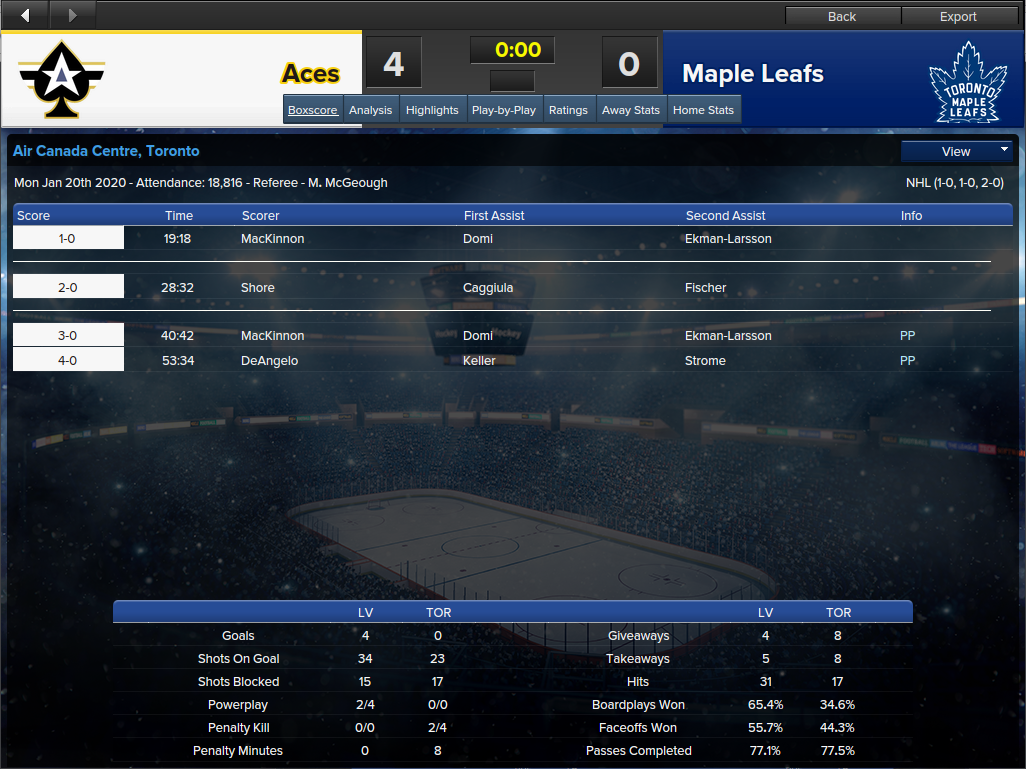This screenshot has height=769, width=1026.
Task: Open the Highlights tab
Action: pyautogui.click(x=432, y=110)
